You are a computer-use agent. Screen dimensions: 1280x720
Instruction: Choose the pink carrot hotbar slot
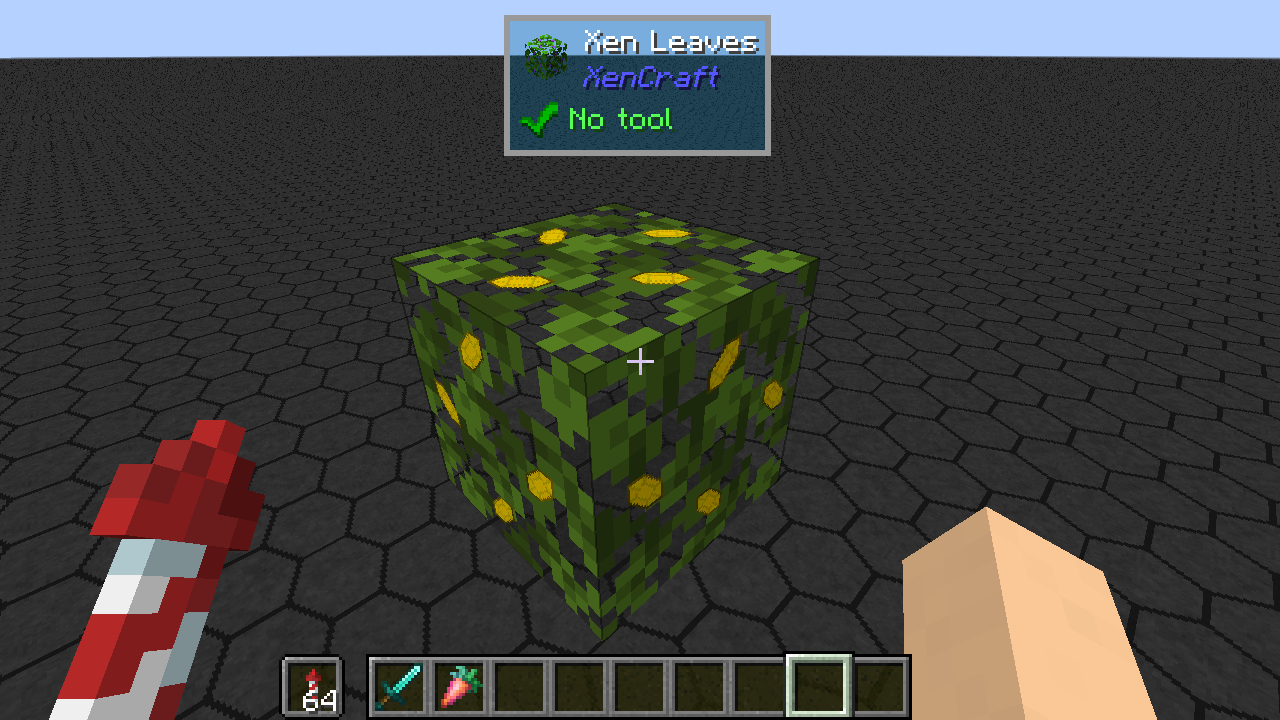459,686
